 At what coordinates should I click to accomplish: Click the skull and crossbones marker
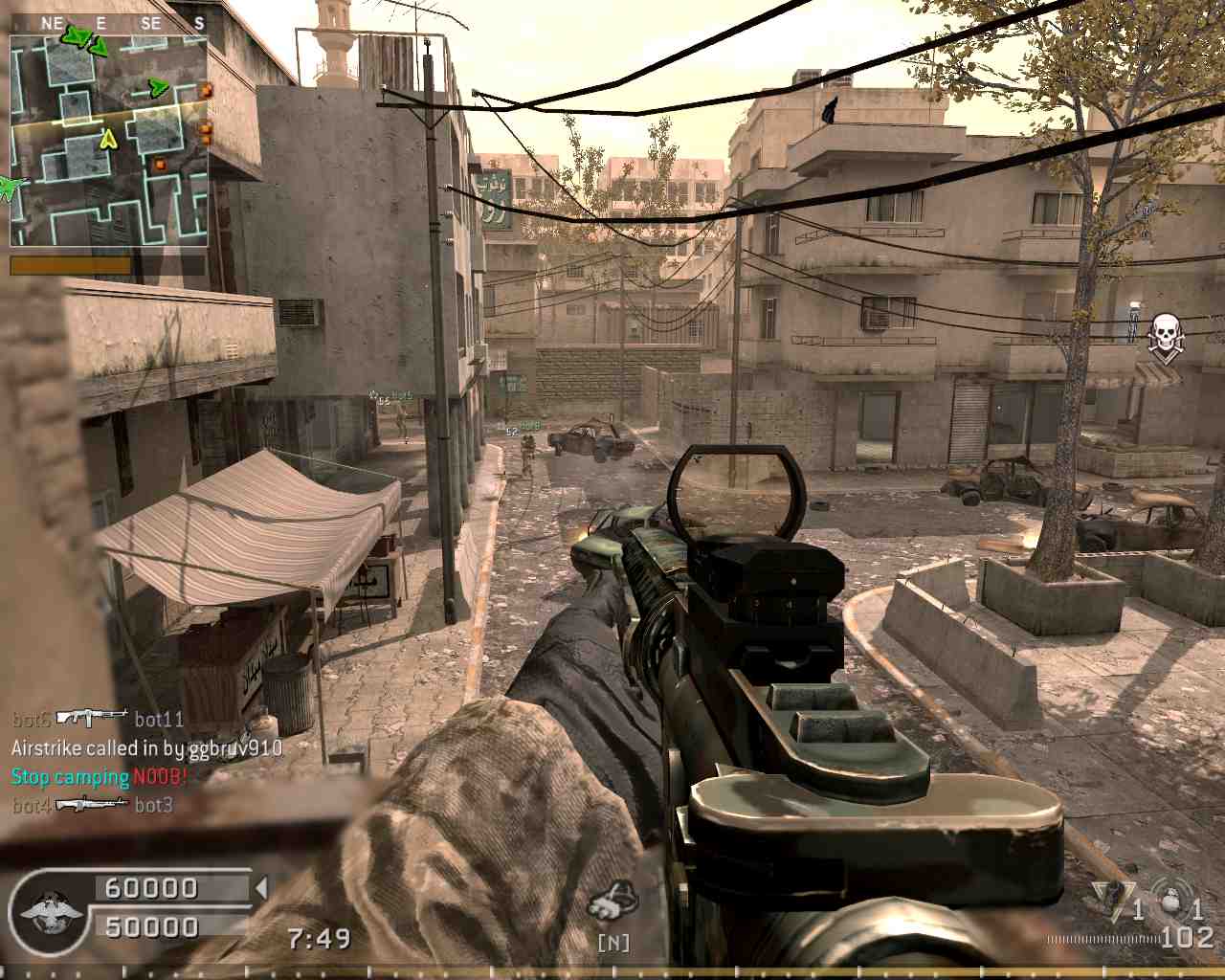coord(1164,337)
